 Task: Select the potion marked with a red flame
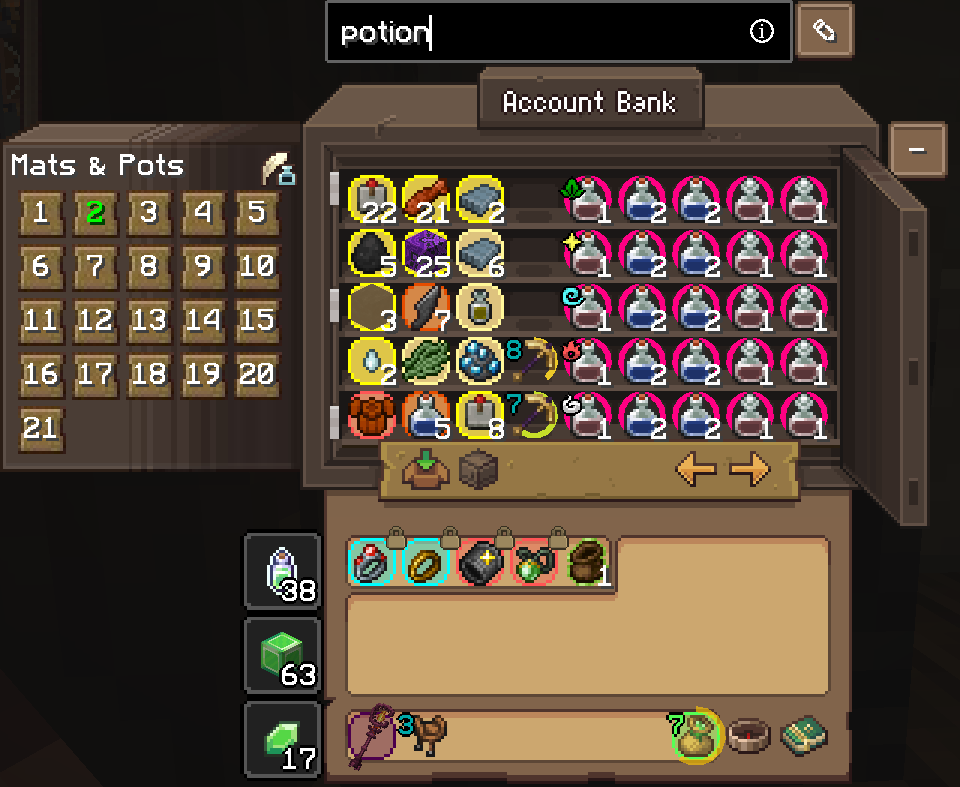(x=590, y=360)
